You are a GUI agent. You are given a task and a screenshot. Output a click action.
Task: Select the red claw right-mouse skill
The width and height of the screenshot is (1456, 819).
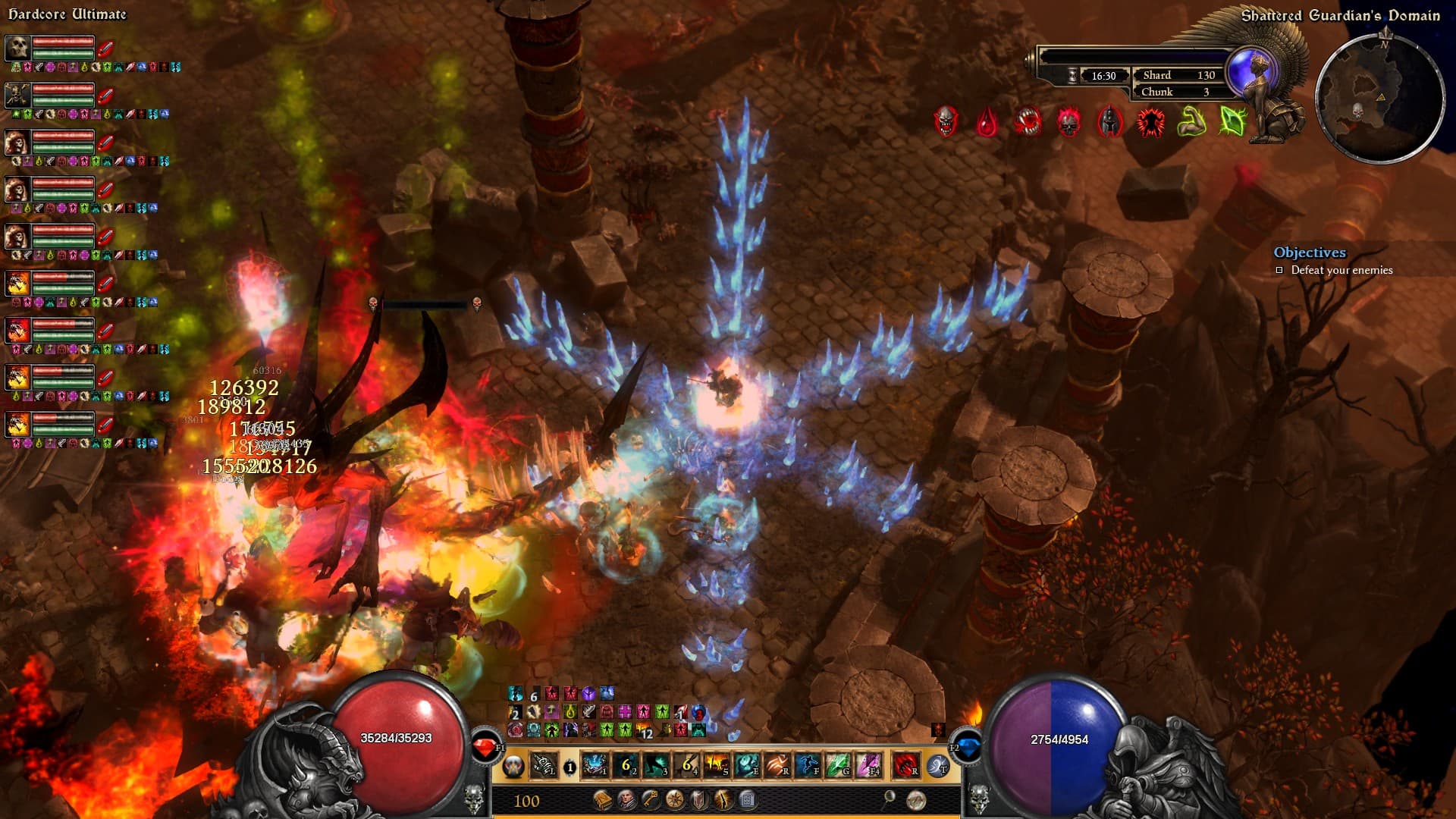pos(905,766)
